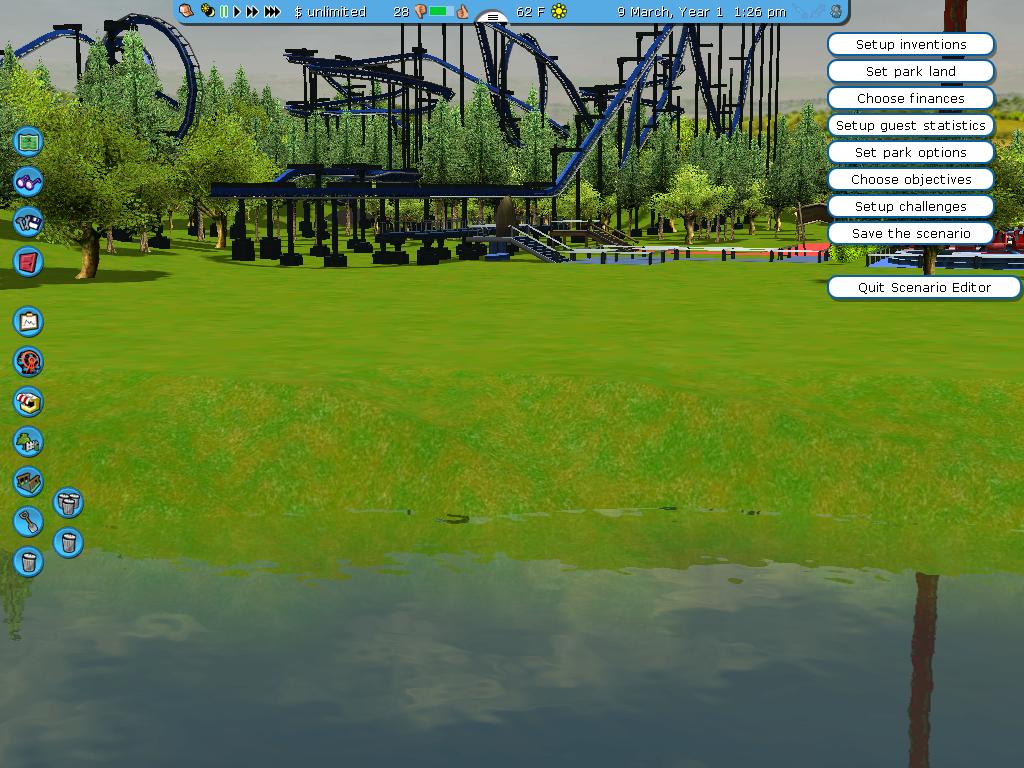Viewport: 1024px width, 768px height.
Task: Open Setup challenges
Action: [910, 207]
